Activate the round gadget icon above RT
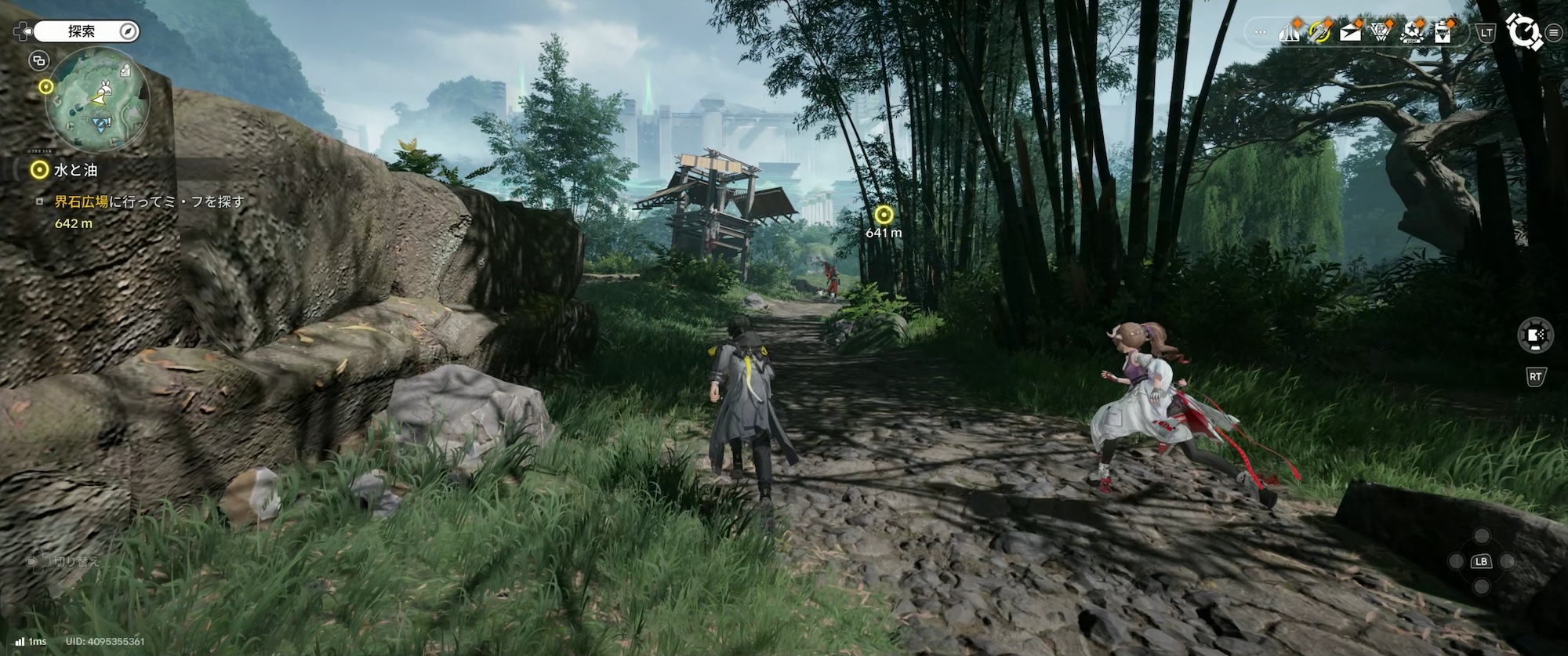The height and width of the screenshot is (656, 1568). pos(1535,336)
